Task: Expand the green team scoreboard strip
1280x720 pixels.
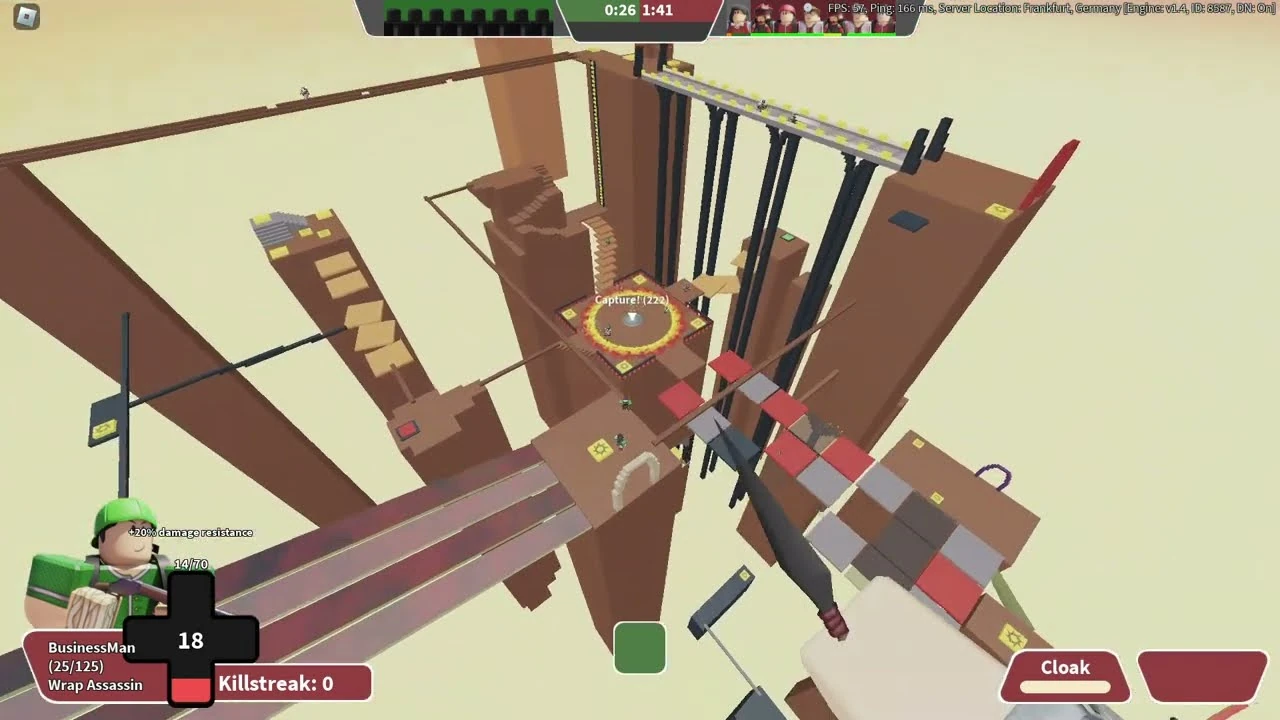Action: 470,16
